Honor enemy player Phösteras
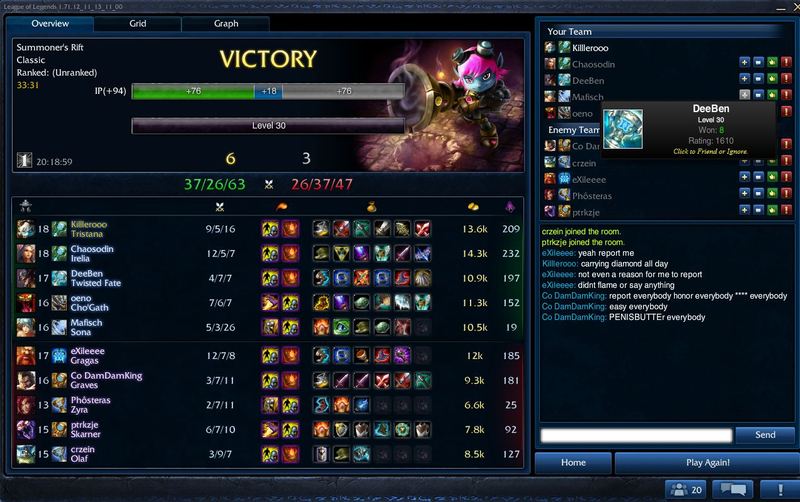The width and height of the screenshot is (800, 502). coord(771,194)
